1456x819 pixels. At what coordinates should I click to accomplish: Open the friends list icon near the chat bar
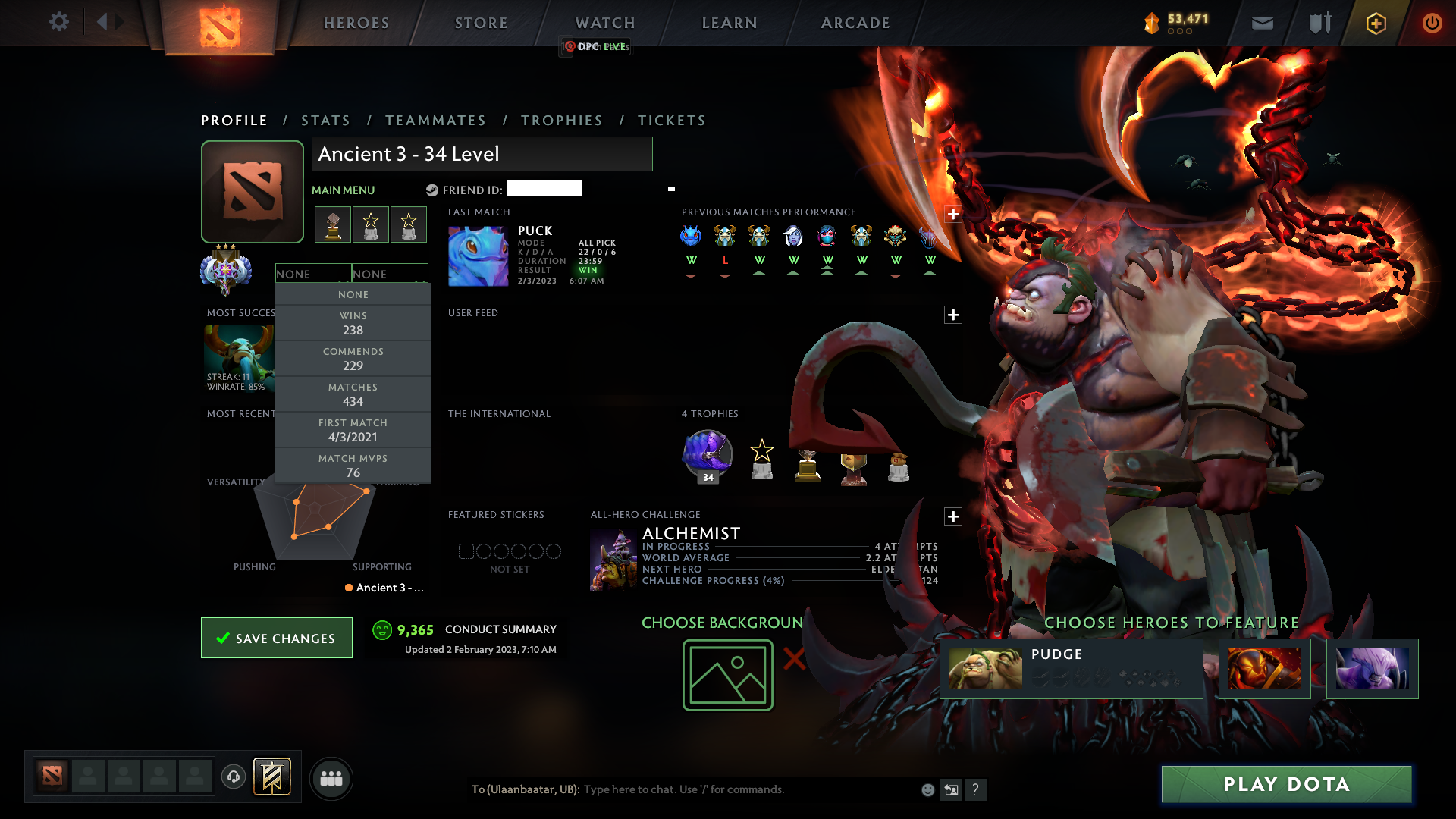331,778
